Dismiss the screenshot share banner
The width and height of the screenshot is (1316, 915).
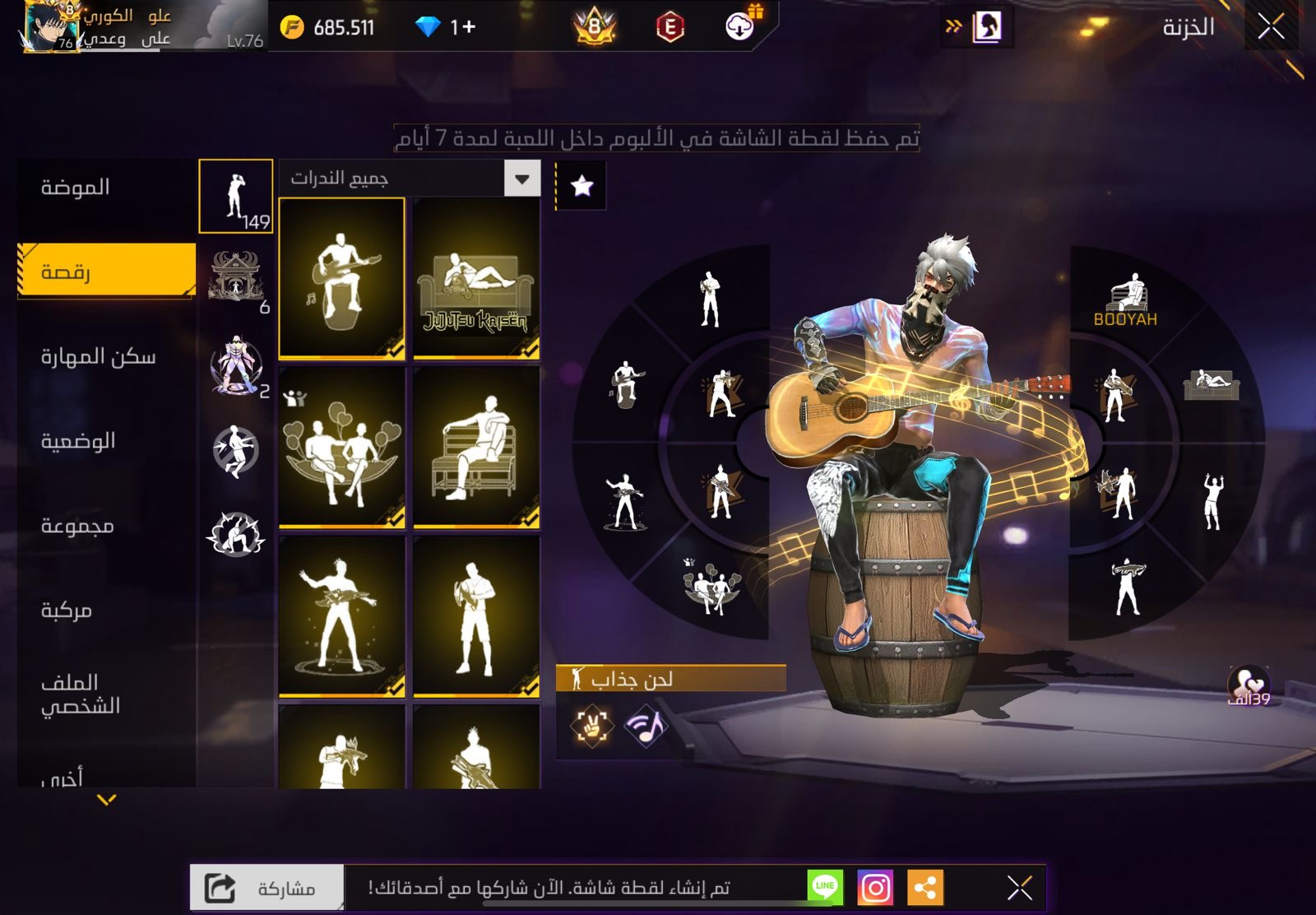coord(1020,888)
